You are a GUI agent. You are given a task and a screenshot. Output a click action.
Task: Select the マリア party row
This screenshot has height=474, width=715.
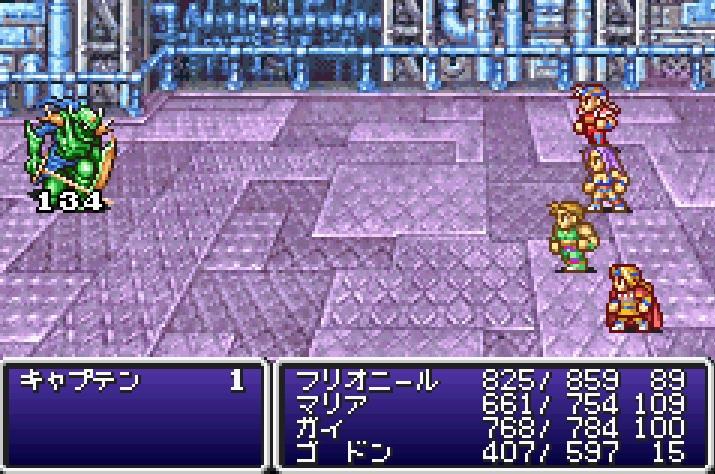(x=330, y=404)
